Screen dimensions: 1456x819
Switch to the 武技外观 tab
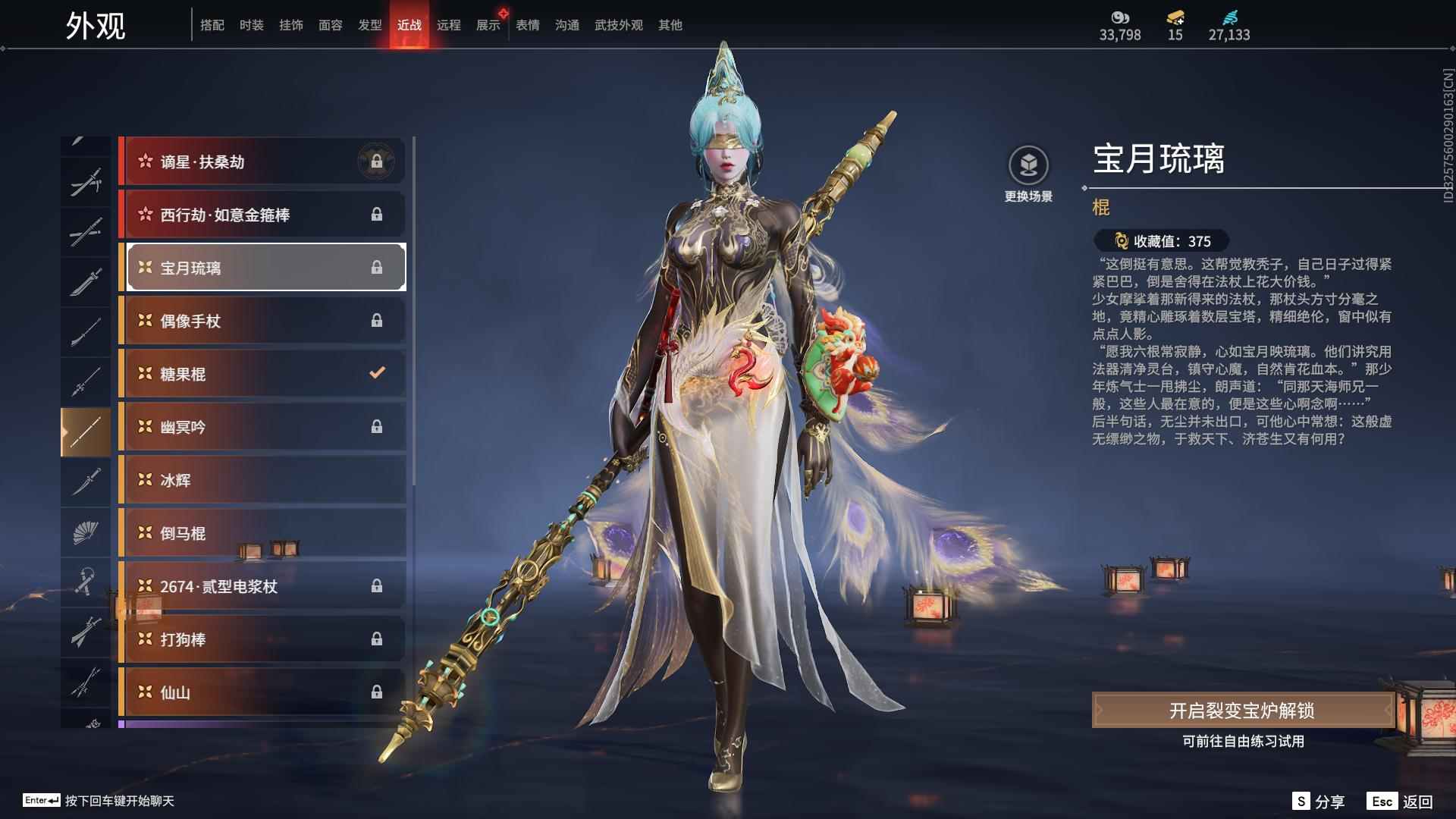[x=618, y=24]
